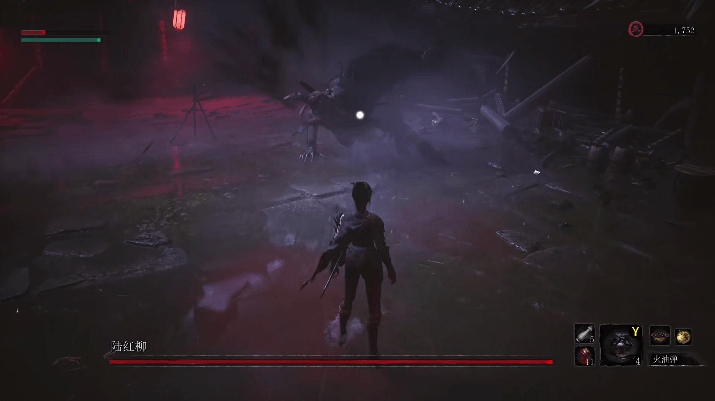715x401 pixels.
Task: Choose the diamond-shaped red charm slot
Action: pos(660,336)
